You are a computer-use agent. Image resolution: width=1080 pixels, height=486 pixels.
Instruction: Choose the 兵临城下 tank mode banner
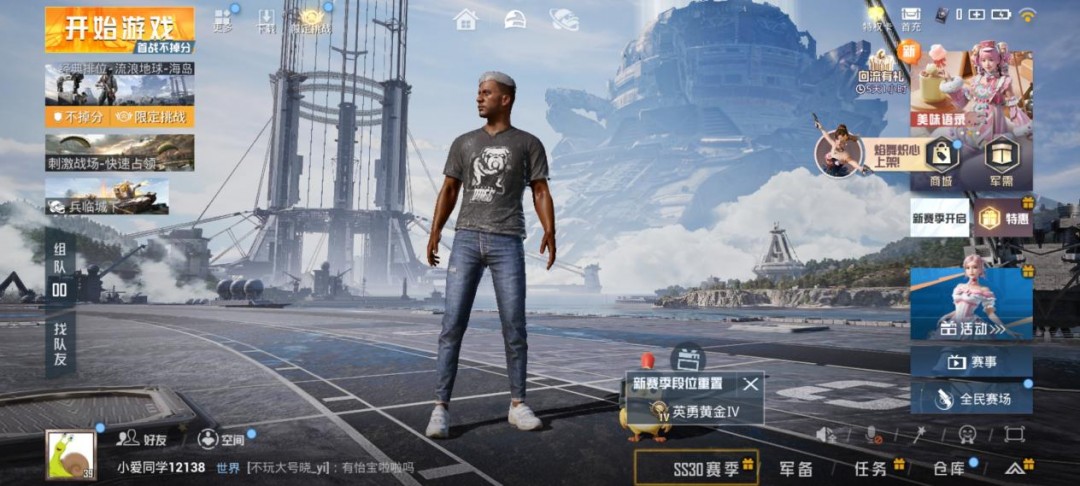click(x=106, y=196)
